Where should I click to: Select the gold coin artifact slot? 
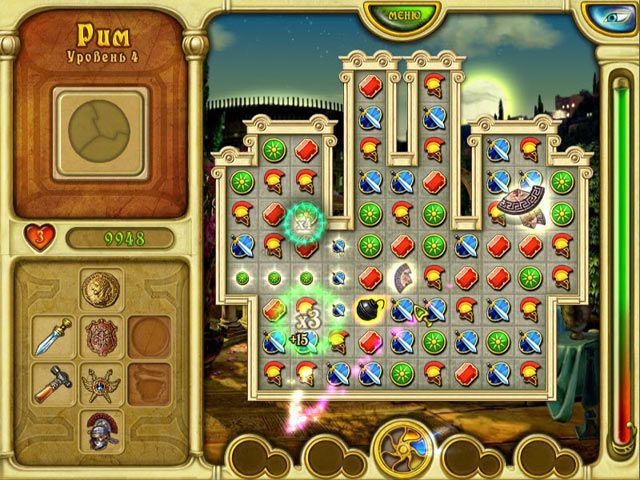(101, 290)
